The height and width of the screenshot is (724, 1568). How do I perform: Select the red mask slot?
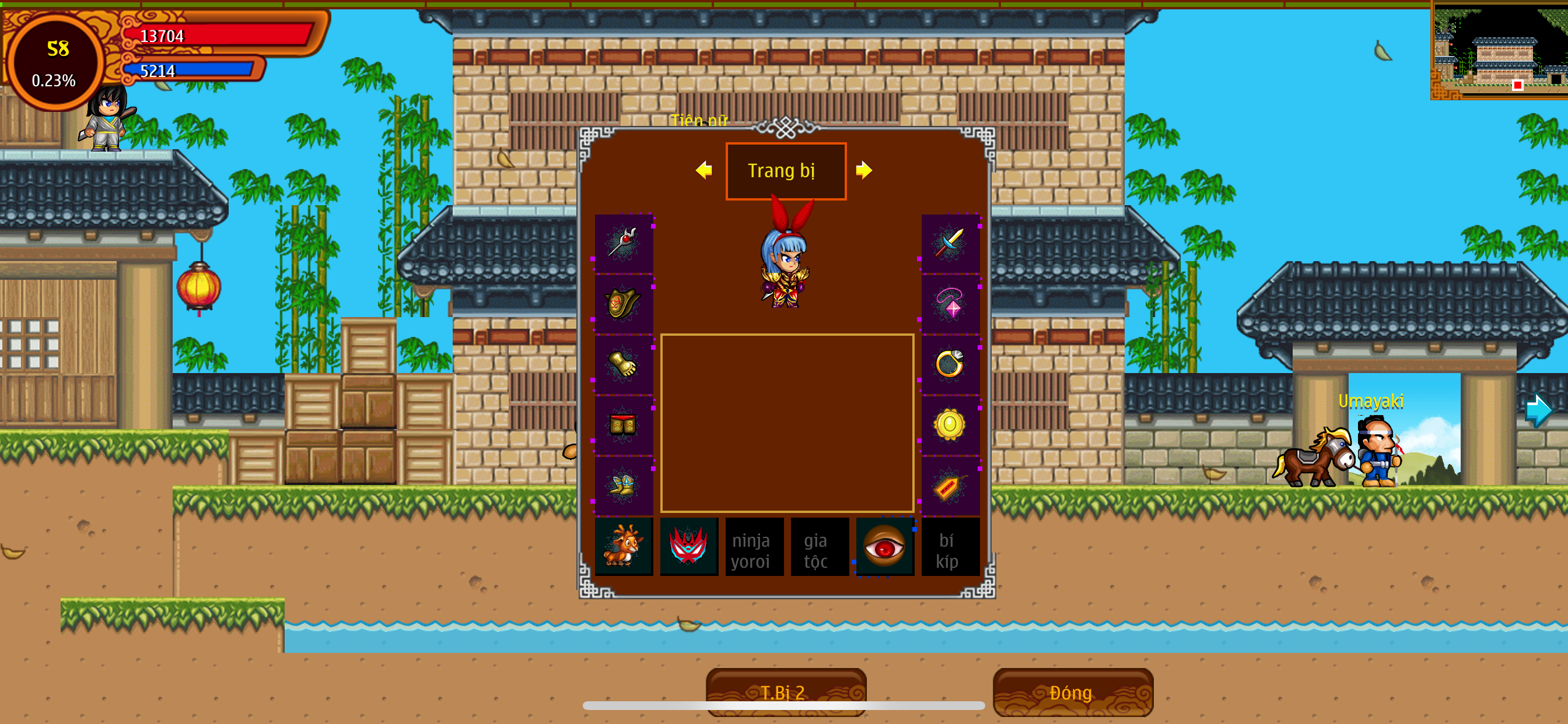click(688, 546)
